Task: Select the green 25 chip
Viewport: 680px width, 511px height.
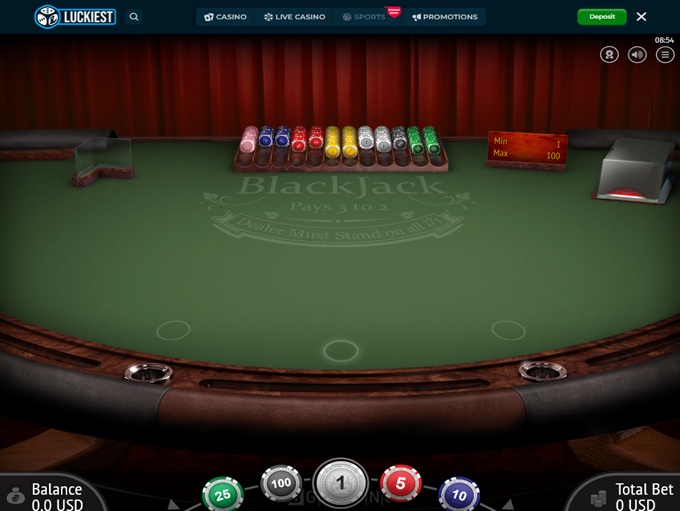Action: [x=222, y=494]
